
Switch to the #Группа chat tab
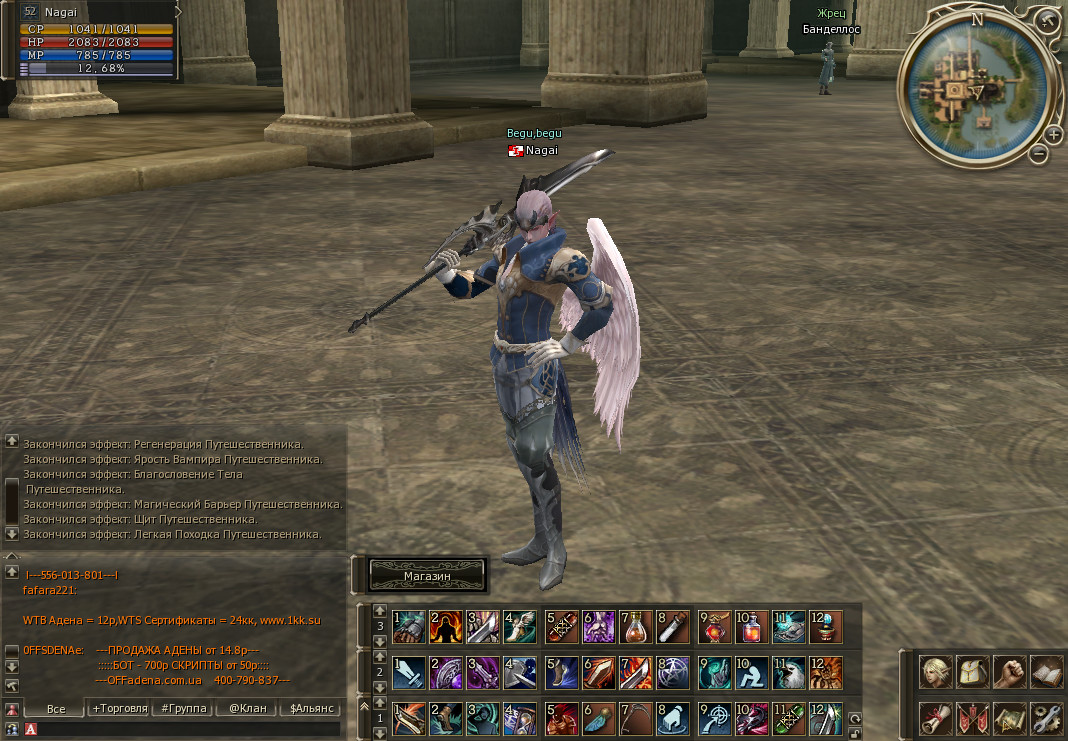(x=183, y=708)
